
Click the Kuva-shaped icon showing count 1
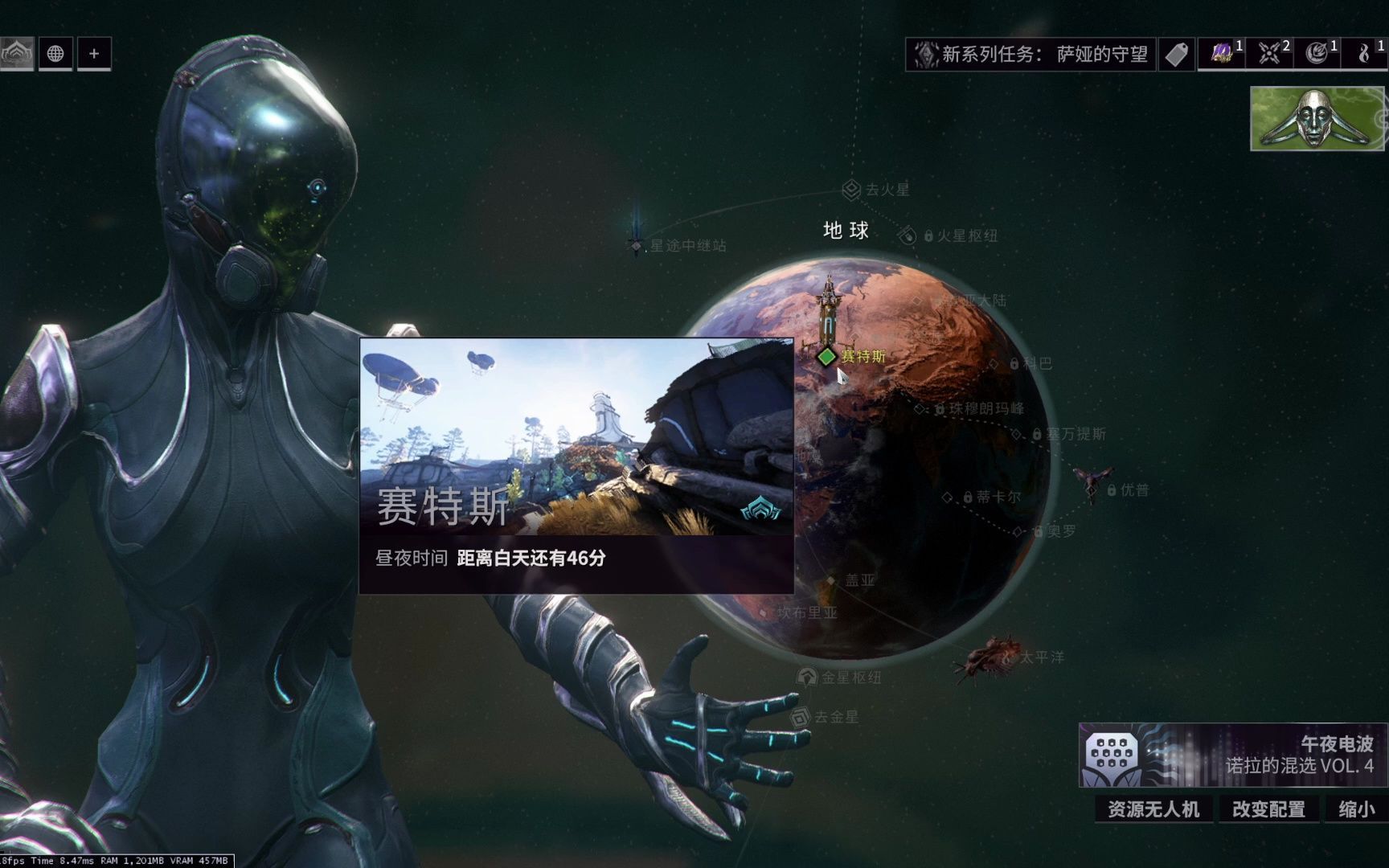point(1364,54)
